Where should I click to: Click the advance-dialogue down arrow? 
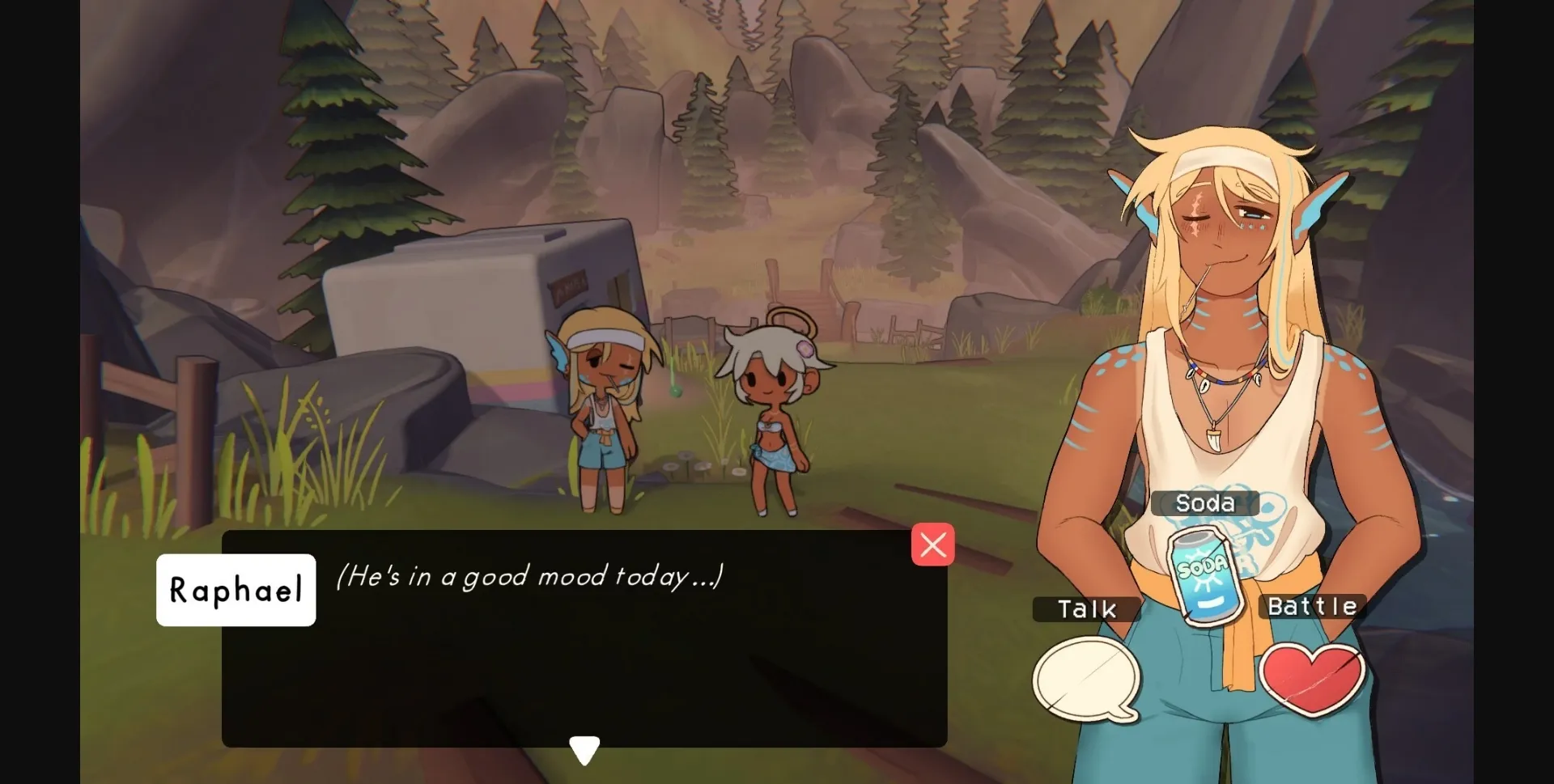[584, 748]
